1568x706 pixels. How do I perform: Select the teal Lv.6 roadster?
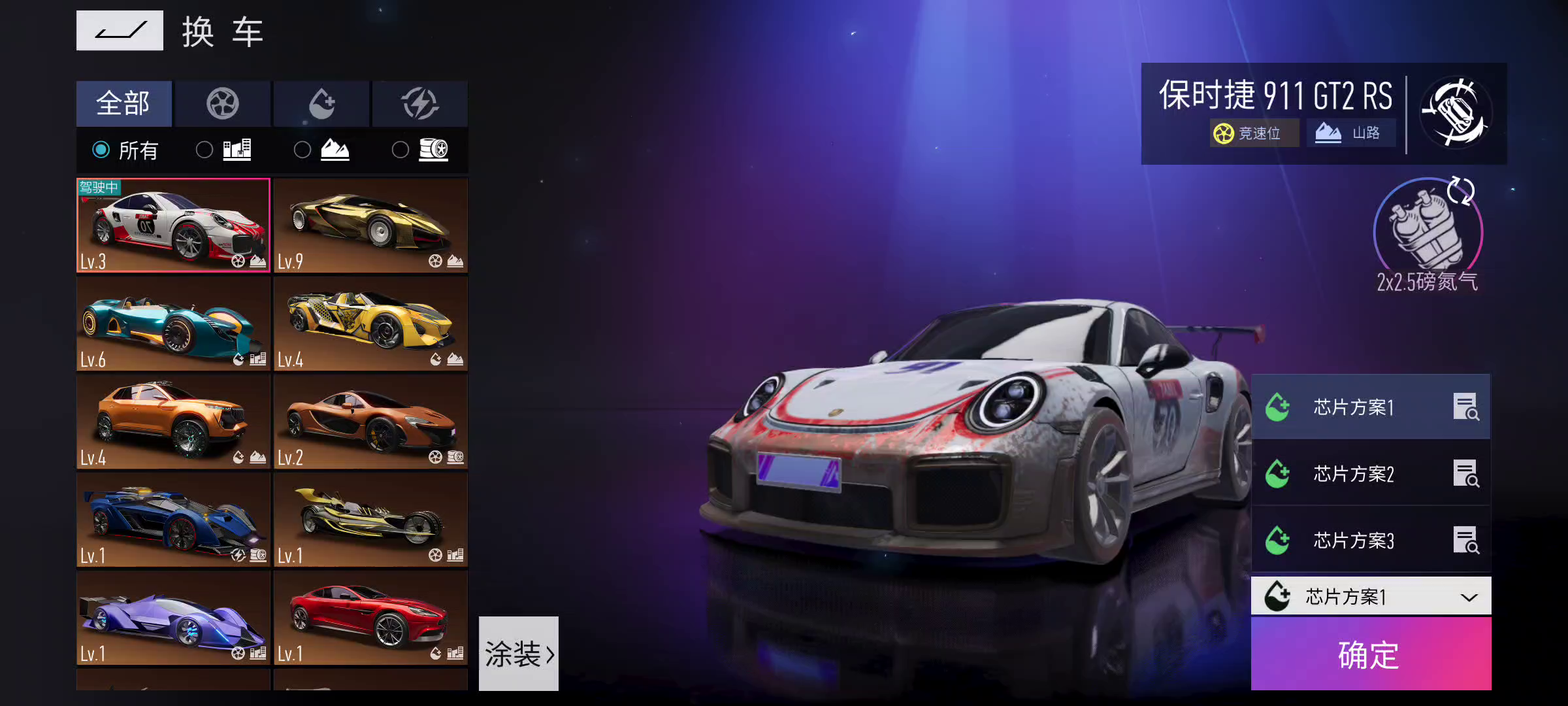pyautogui.click(x=173, y=324)
